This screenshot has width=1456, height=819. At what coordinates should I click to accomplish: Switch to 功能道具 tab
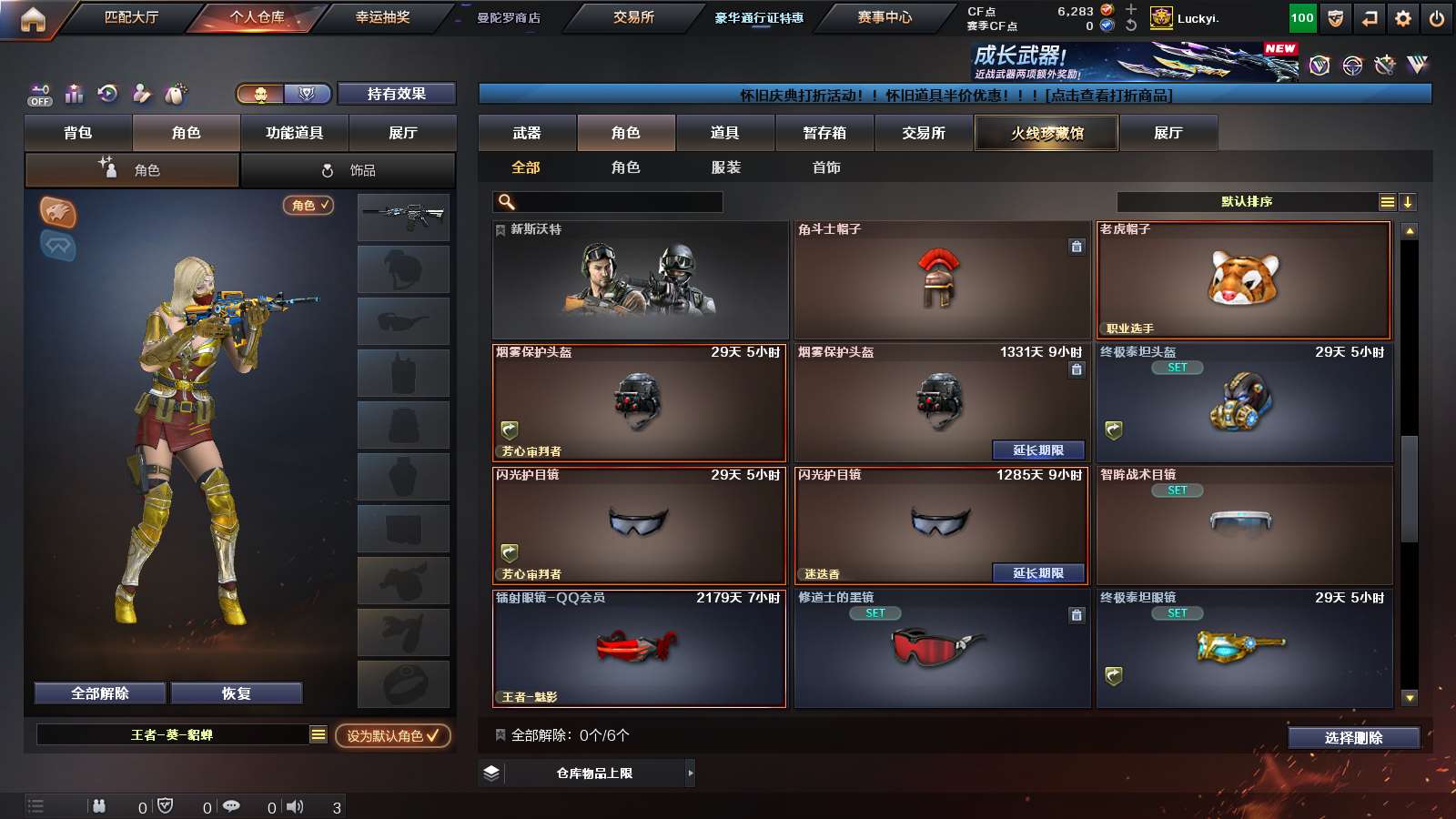(294, 133)
